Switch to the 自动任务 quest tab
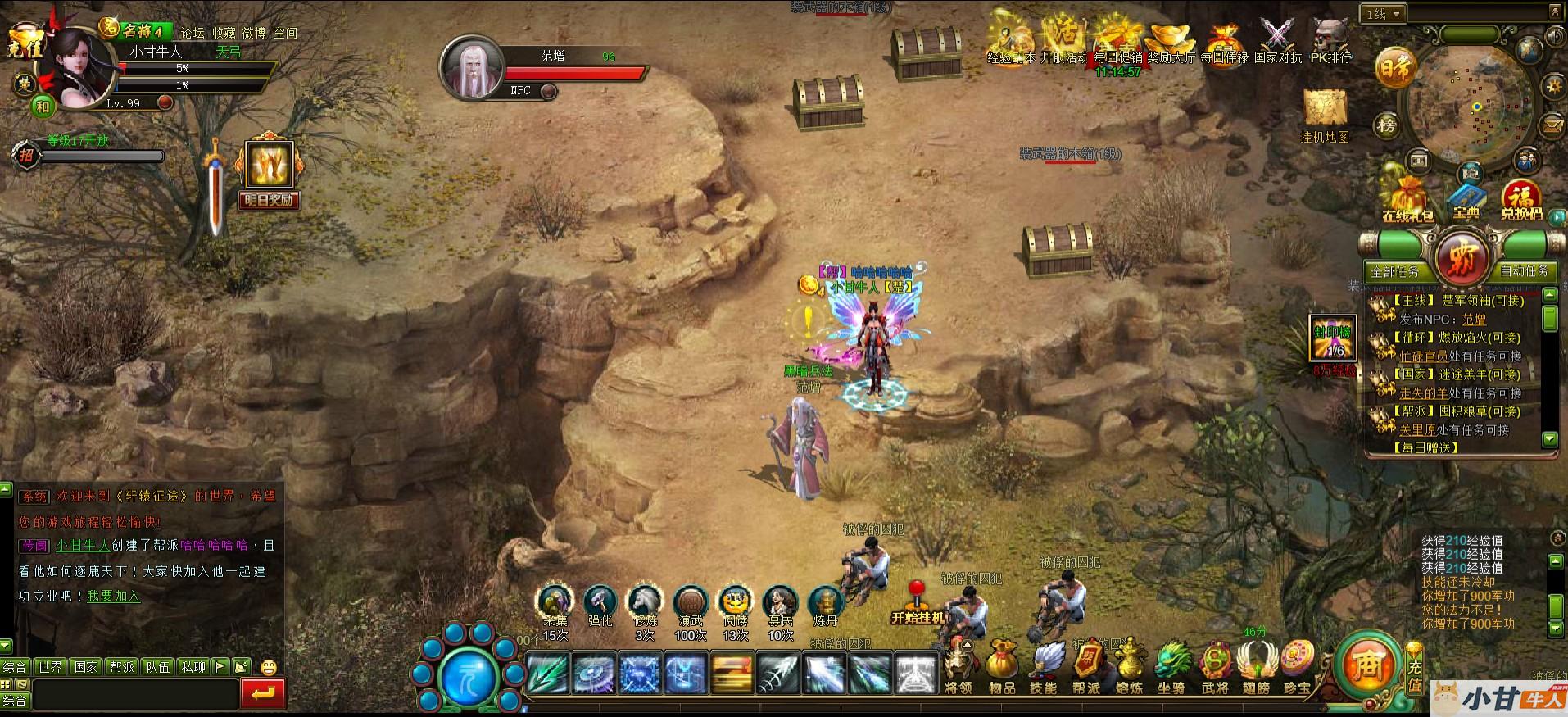This screenshot has width=1568, height=717. coord(1524,270)
